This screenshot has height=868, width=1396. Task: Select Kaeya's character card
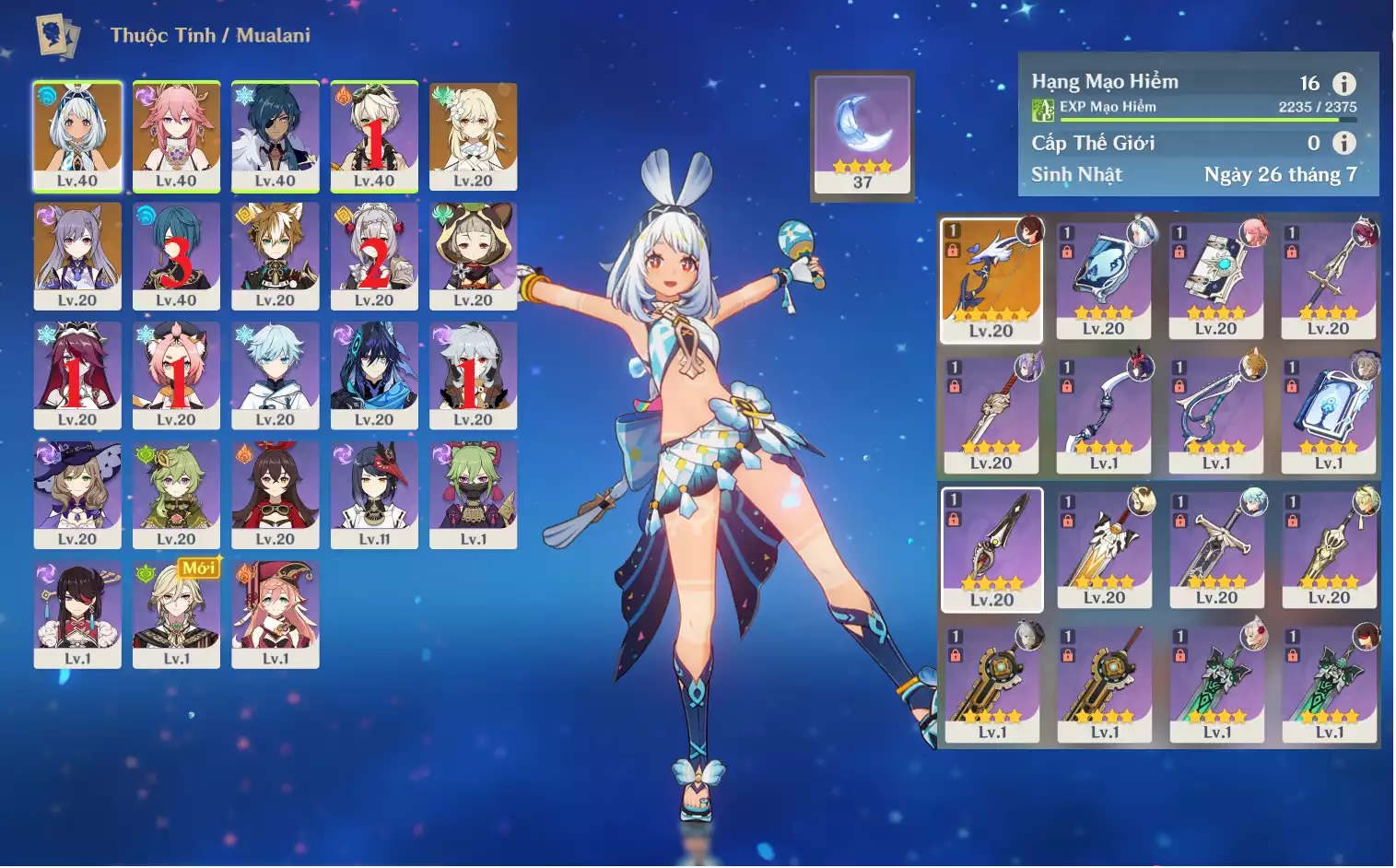click(275, 136)
